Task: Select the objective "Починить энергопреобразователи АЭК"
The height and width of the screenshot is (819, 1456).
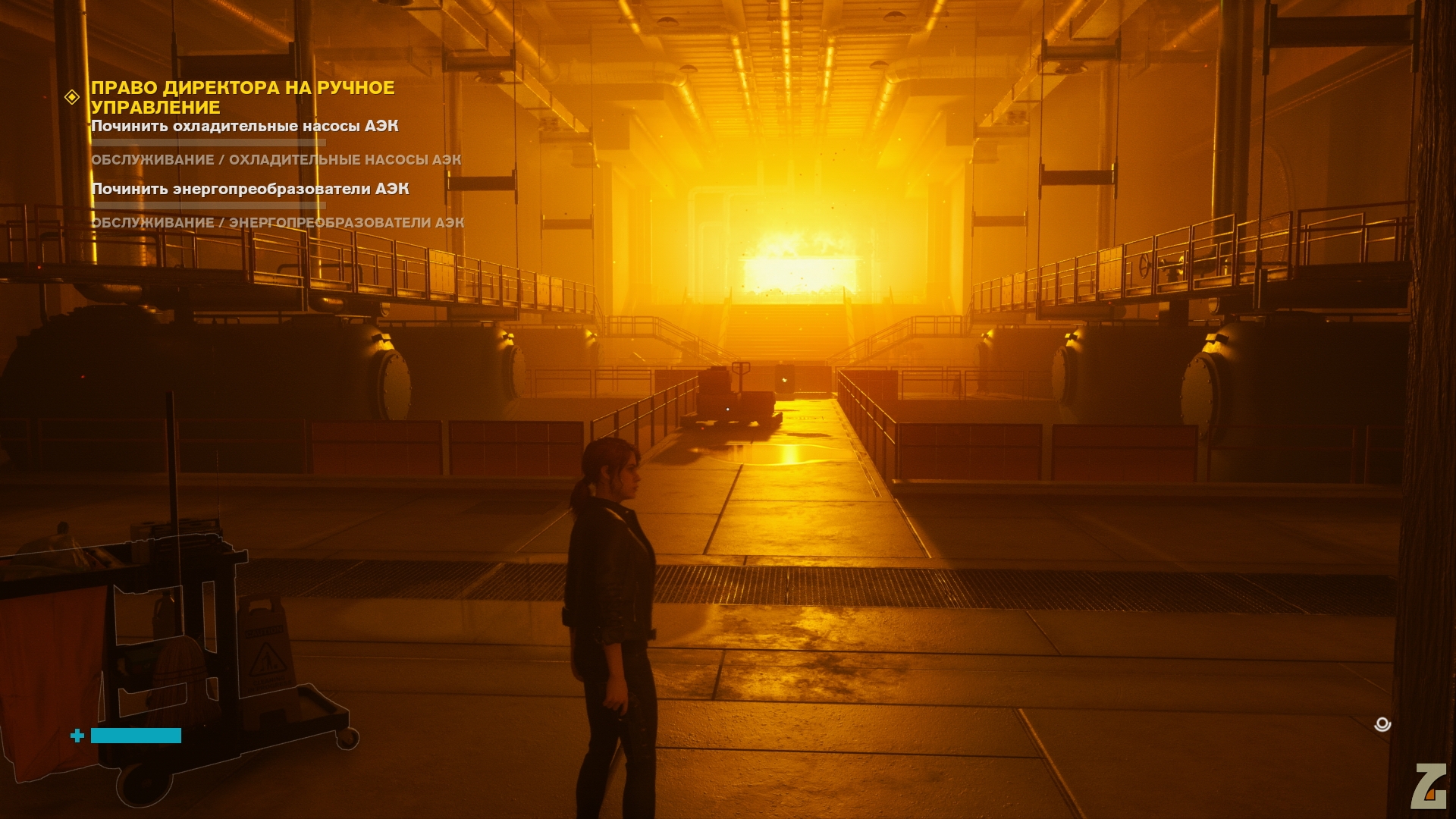Action: point(249,189)
